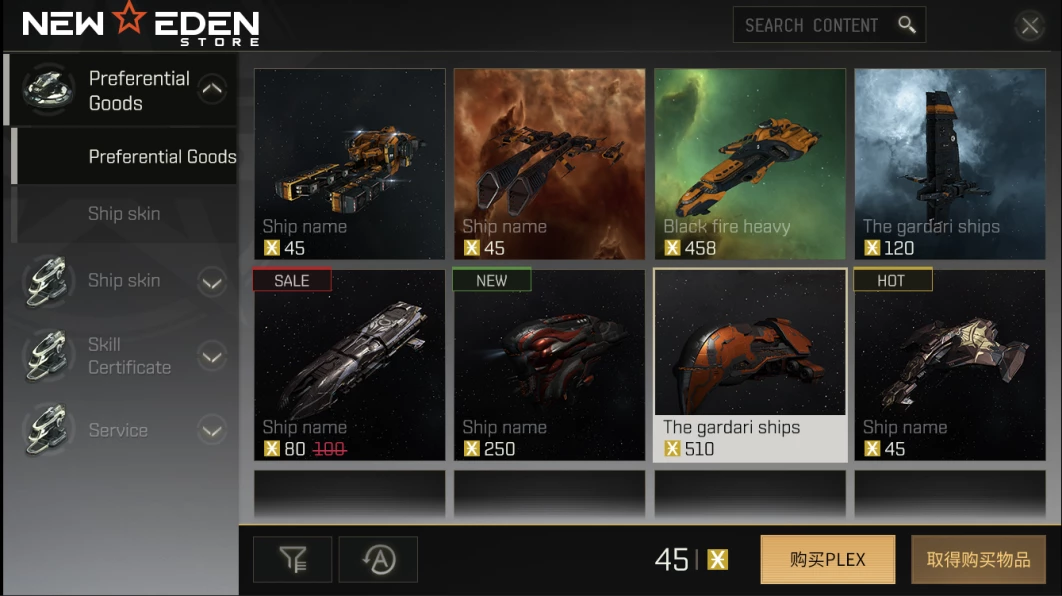The height and width of the screenshot is (596, 1062).
Task: Open the filter options button
Action: 292,560
